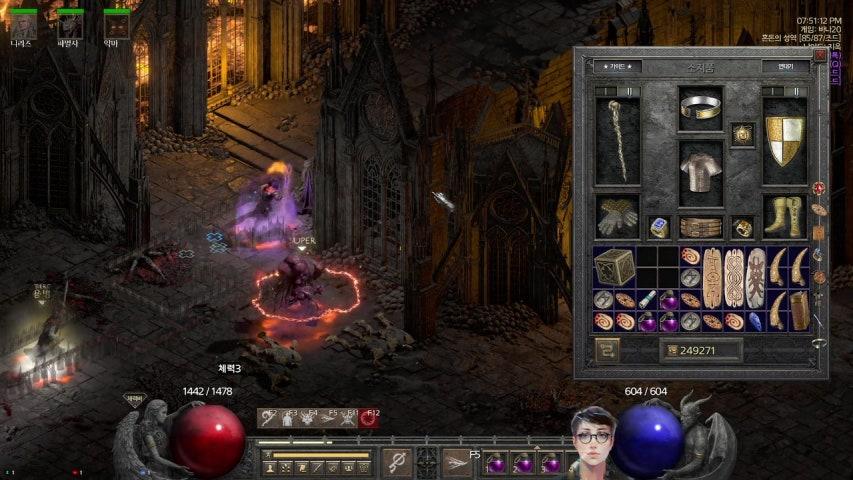
Task: Click the gold amount button showing 249271
Action: (700, 350)
